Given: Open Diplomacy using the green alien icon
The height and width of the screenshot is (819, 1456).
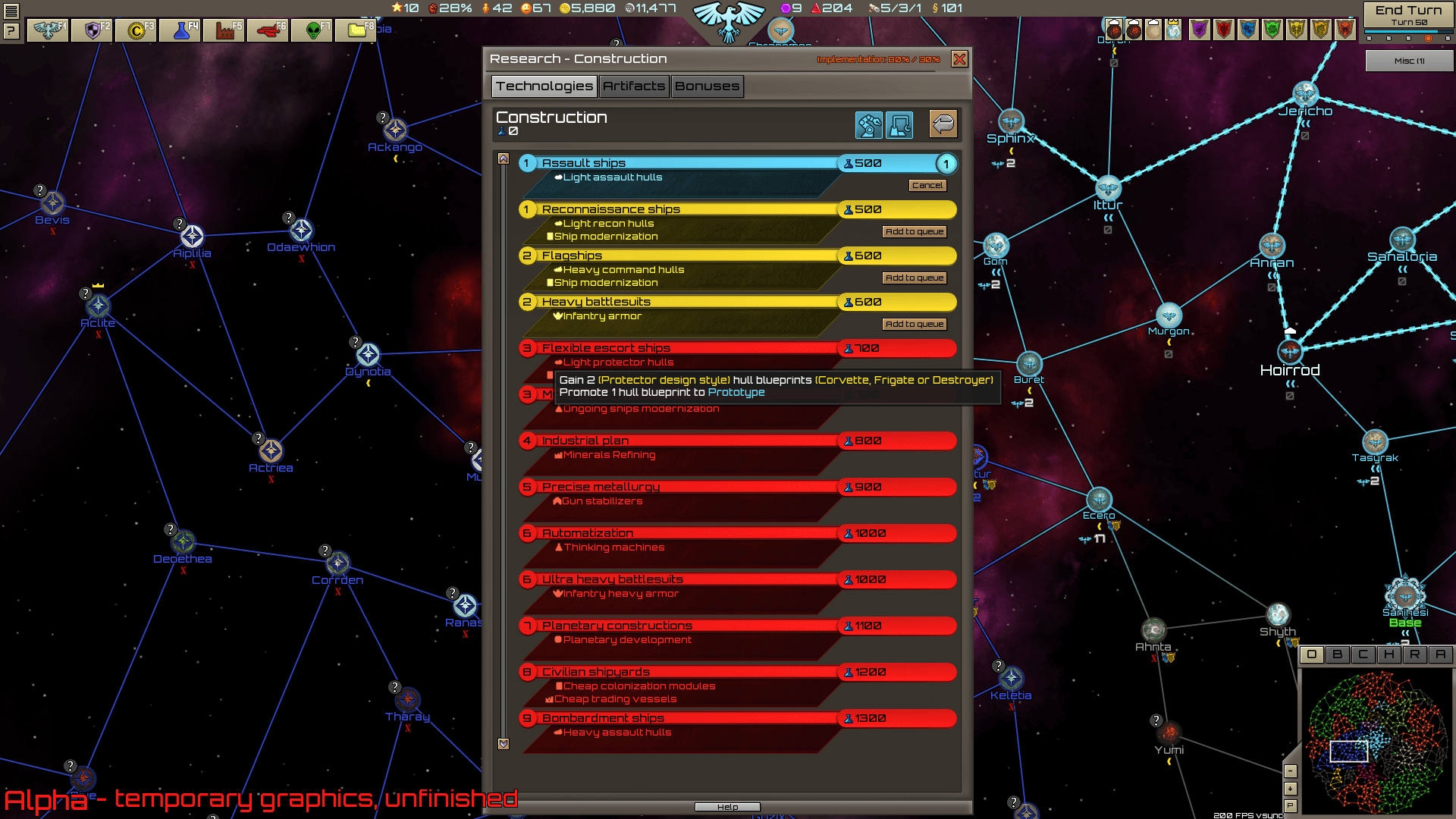Looking at the screenshot, I should point(312,30).
